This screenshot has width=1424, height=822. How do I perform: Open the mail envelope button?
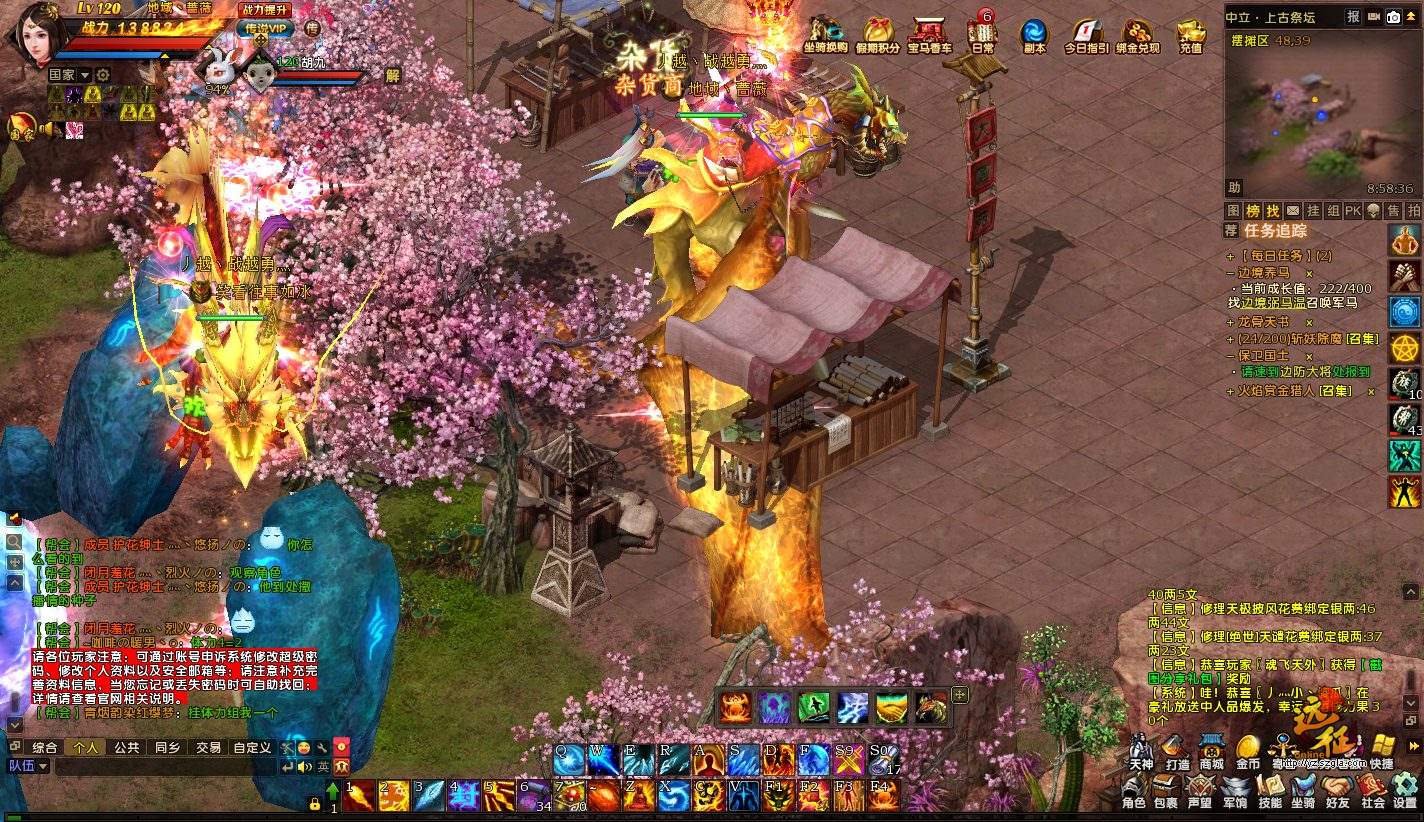click(x=1293, y=211)
